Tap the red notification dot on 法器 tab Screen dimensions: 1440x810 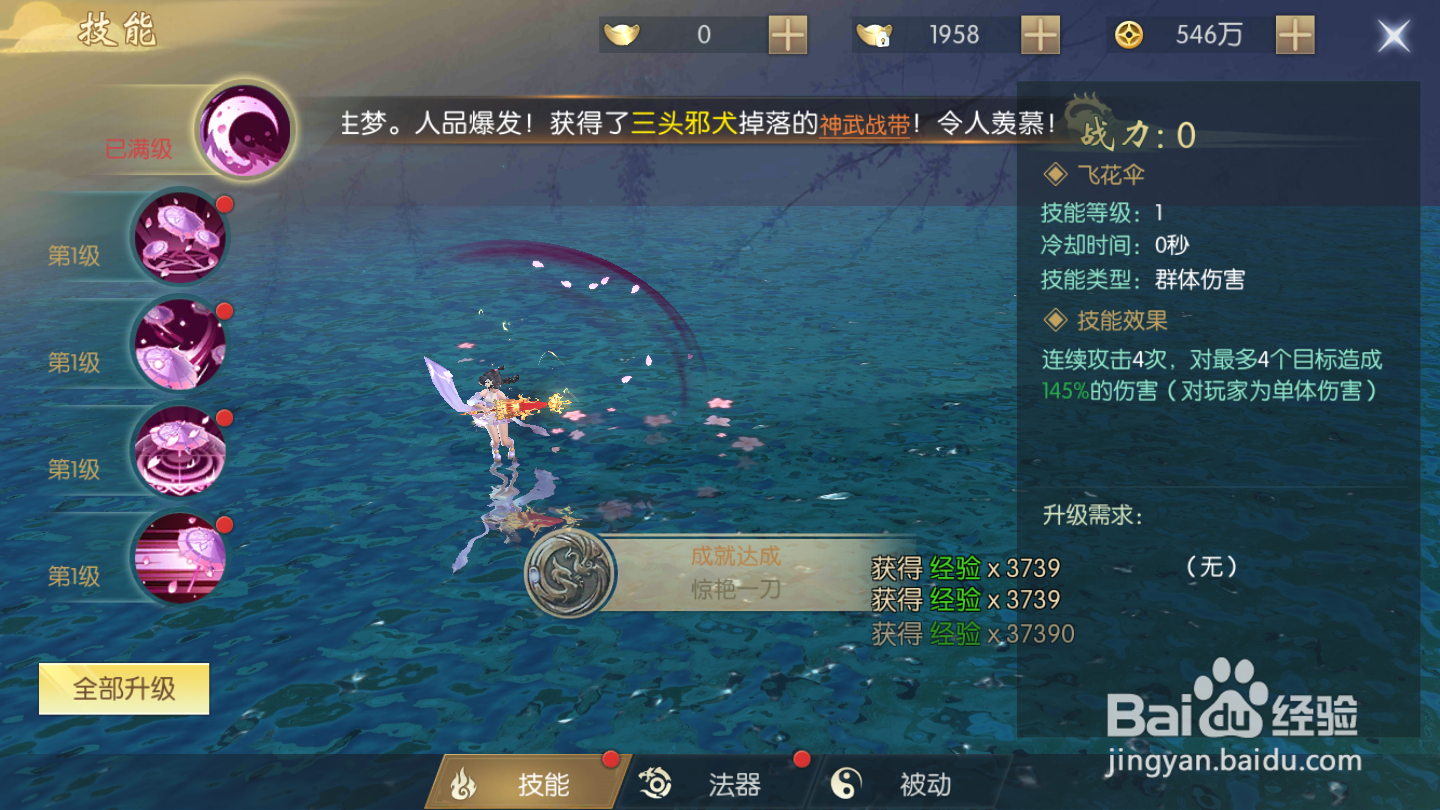point(800,760)
